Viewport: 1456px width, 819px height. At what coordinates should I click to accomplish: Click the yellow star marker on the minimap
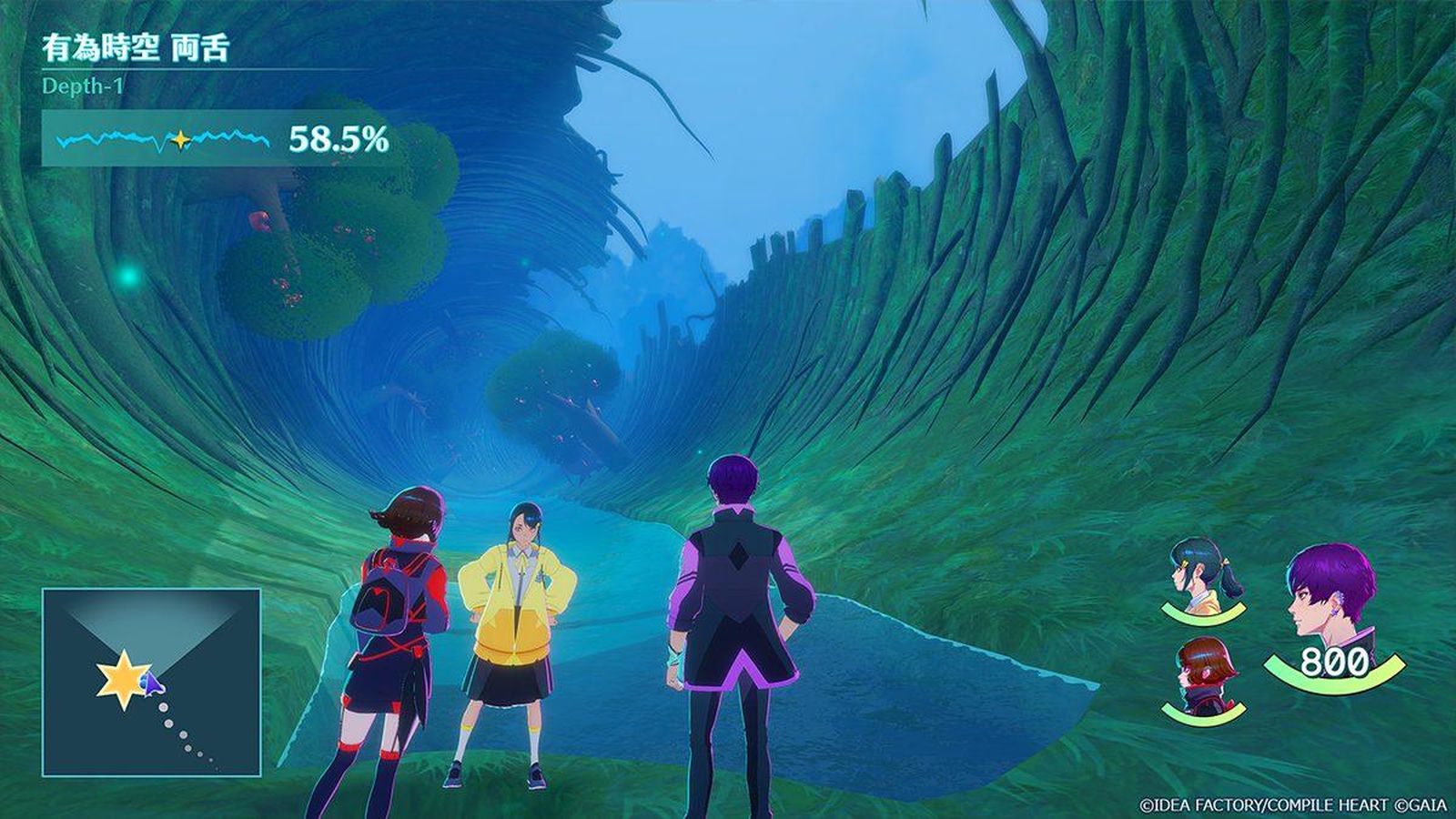point(121,680)
